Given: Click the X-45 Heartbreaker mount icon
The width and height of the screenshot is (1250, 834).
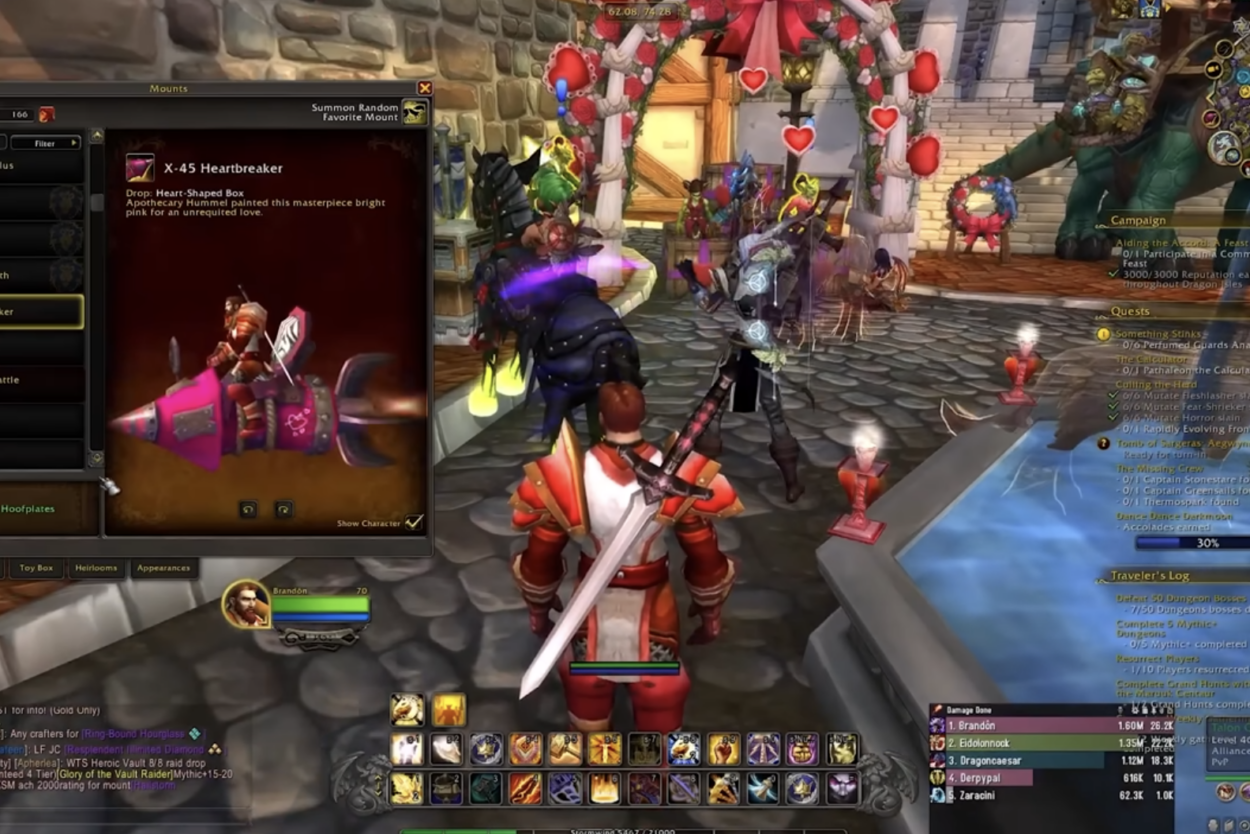Looking at the screenshot, I should 140,168.
